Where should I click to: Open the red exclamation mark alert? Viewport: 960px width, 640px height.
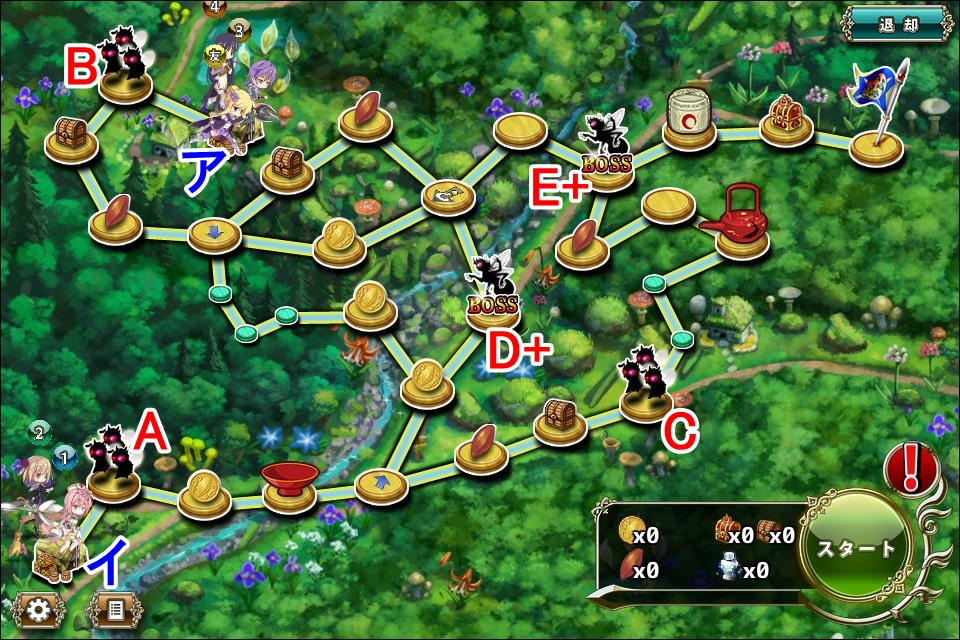tap(911, 469)
